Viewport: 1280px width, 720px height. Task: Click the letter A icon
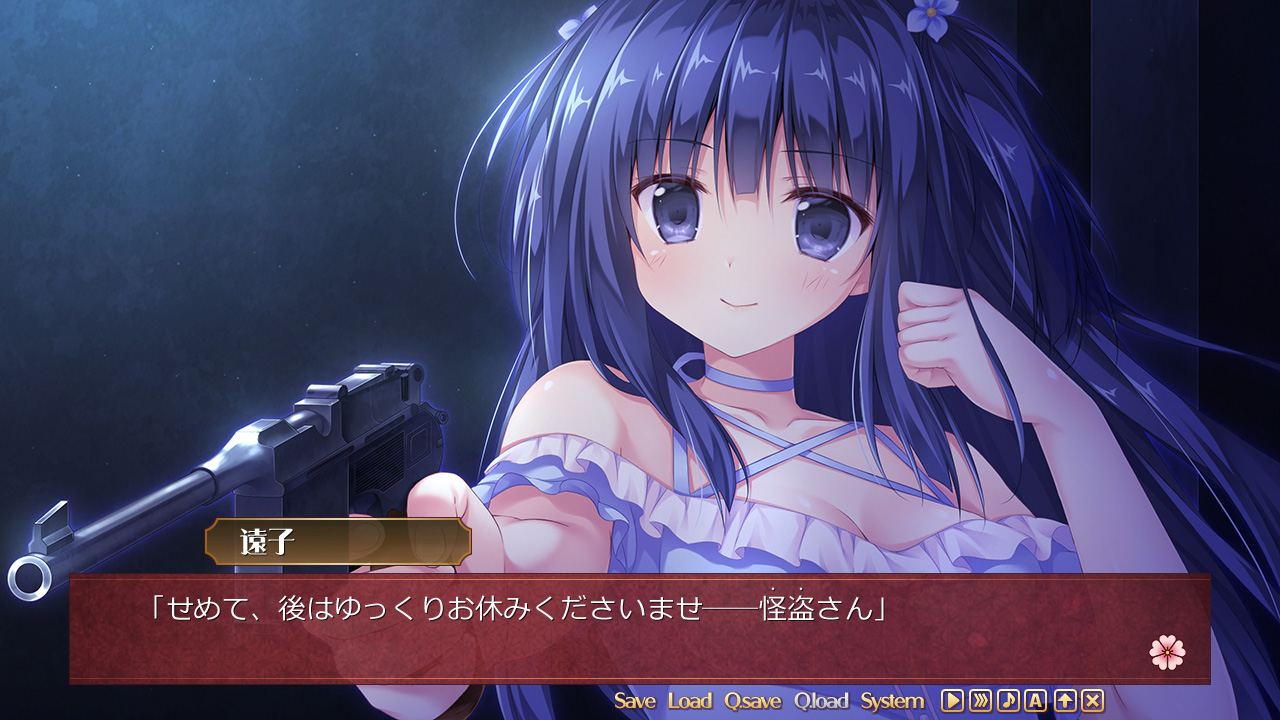tap(1036, 701)
